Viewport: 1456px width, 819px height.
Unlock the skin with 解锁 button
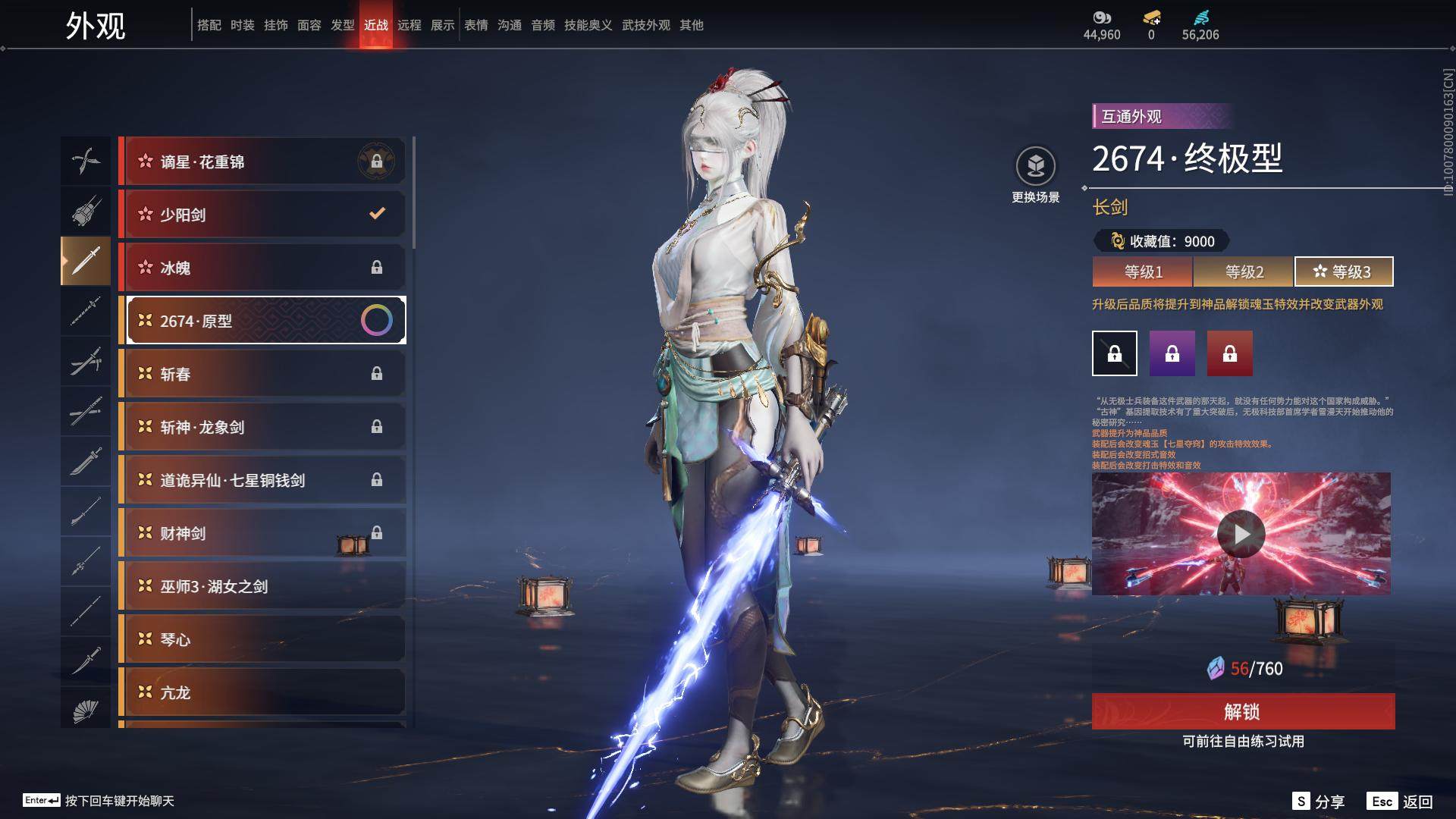[1243, 711]
